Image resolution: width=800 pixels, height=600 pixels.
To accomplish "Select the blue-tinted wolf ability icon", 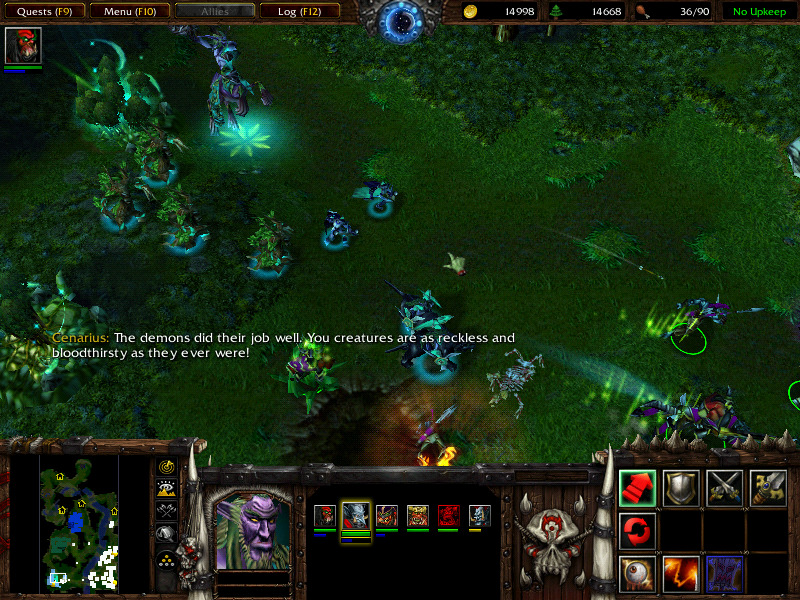I will pos(724,573).
